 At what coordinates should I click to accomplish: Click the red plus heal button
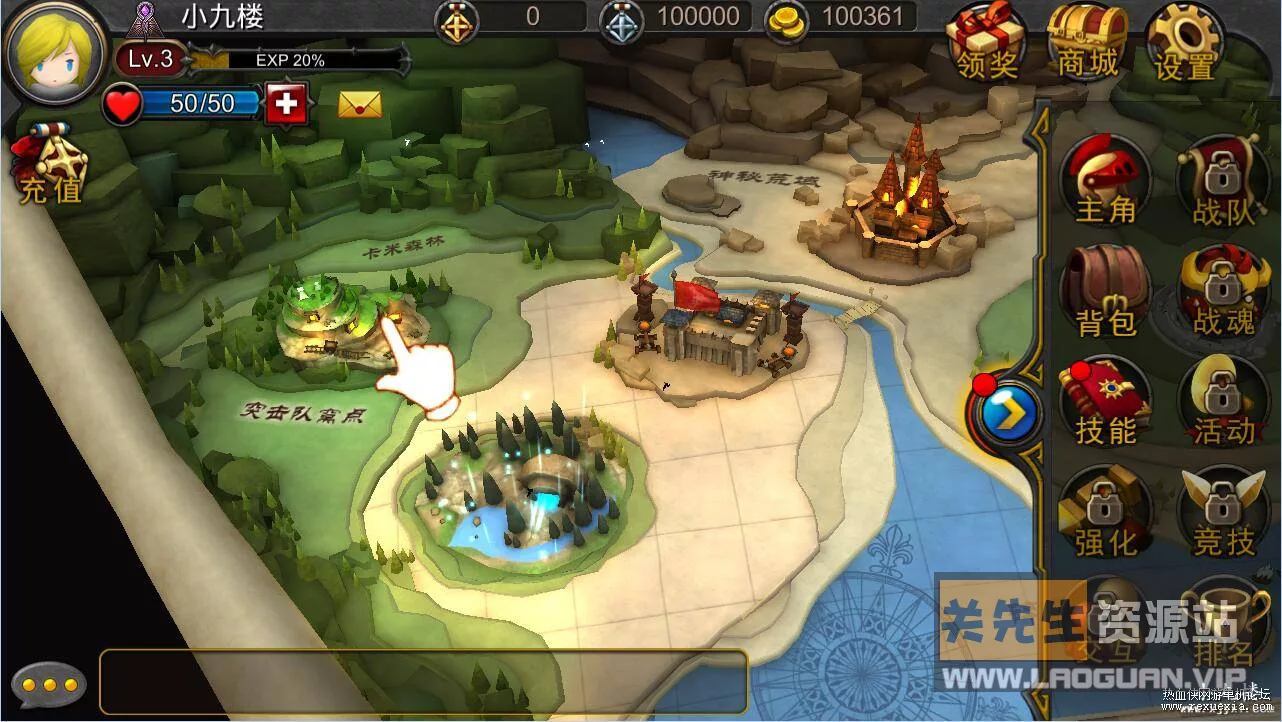pos(287,103)
